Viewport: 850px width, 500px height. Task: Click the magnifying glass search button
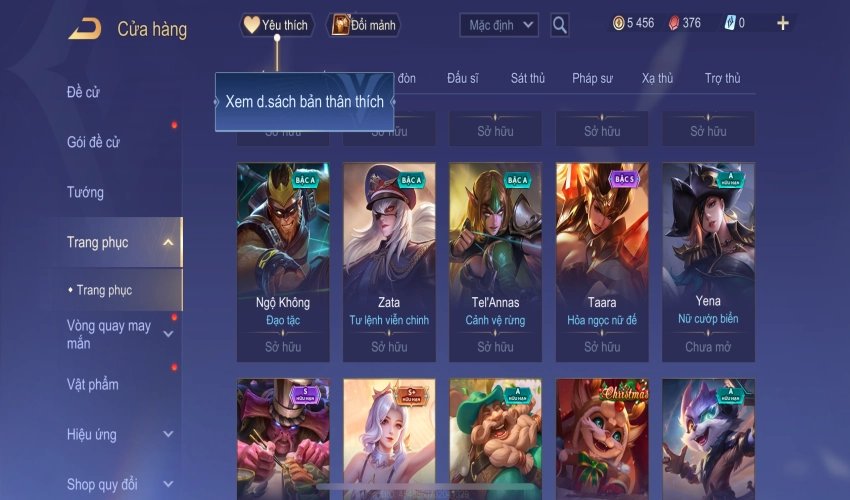click(560, 25)
